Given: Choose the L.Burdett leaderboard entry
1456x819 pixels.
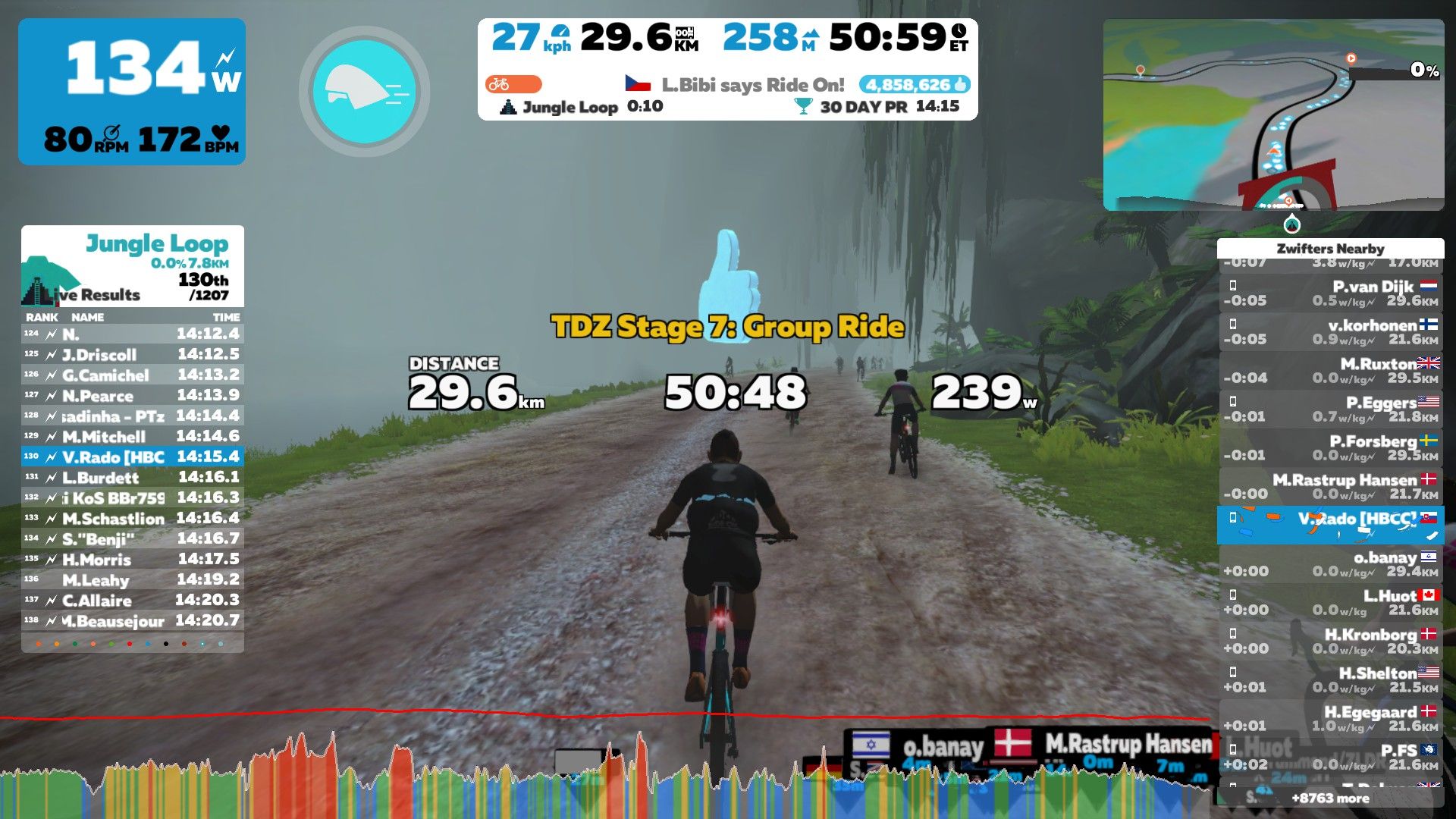Looking at the screenshot, I should tap(133, 477).
